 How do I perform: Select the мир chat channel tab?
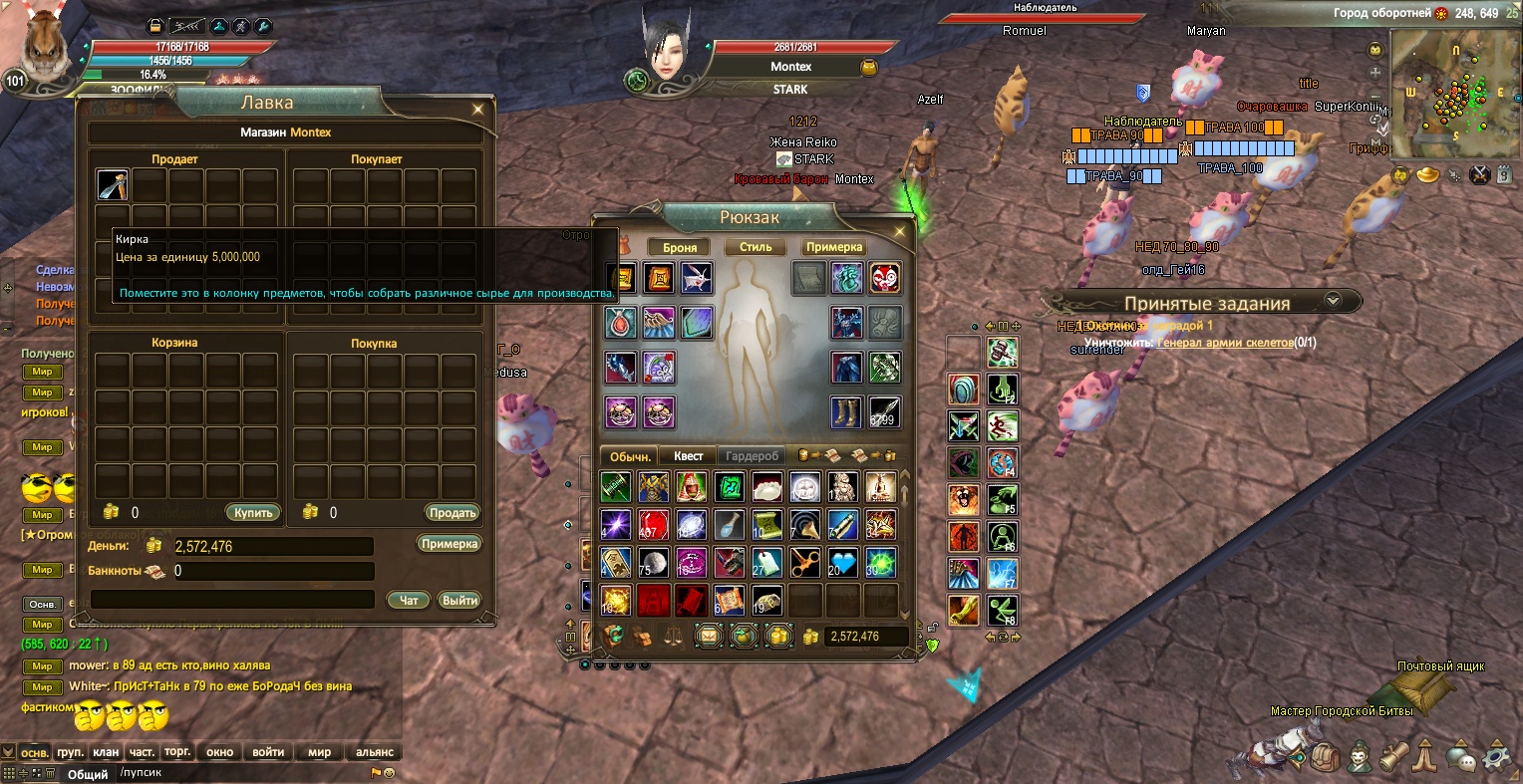(x=319, y=752)
